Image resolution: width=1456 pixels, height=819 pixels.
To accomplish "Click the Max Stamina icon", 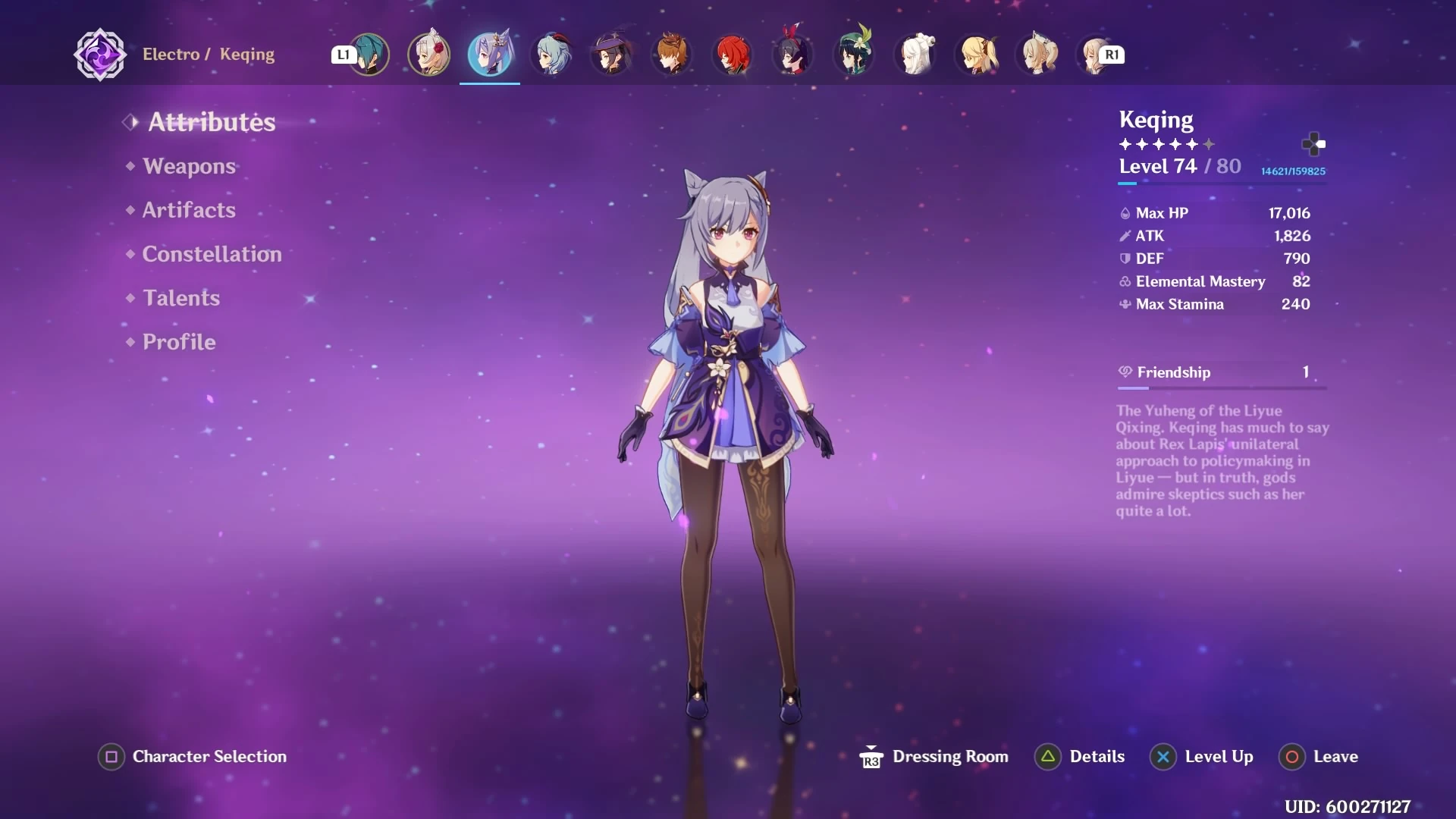I will 1125,305.
